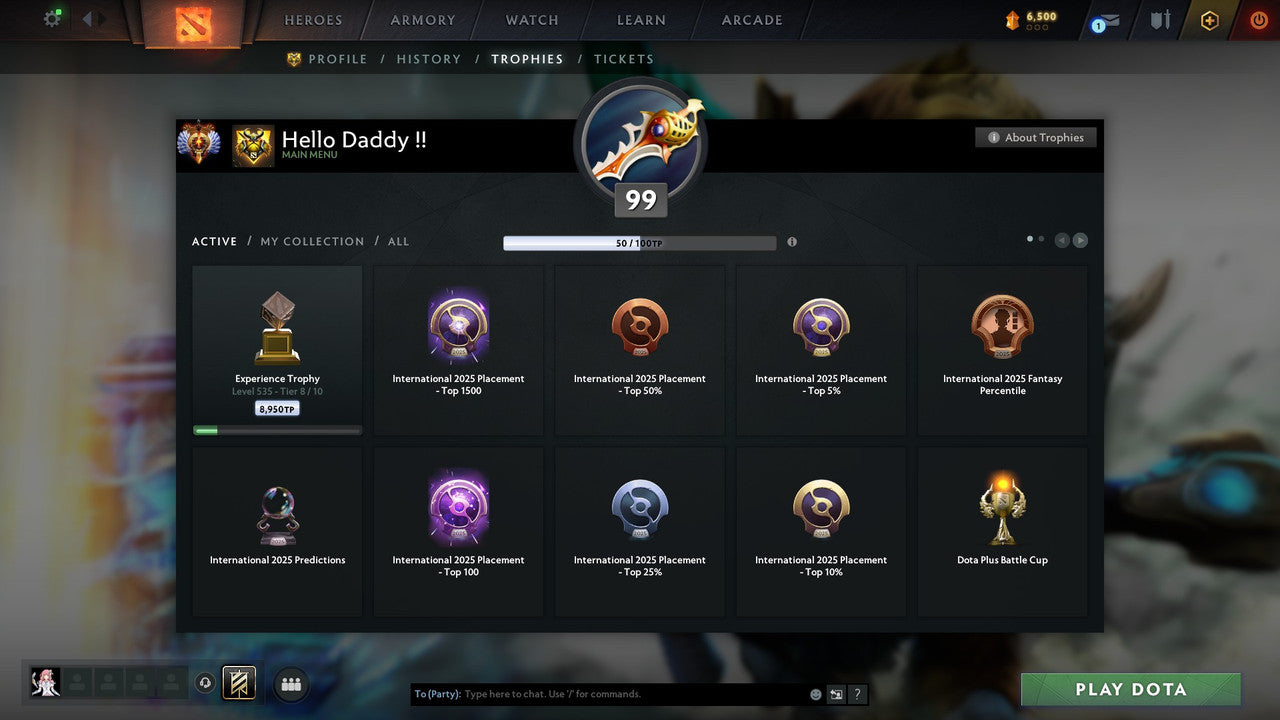
Task: Open the emoticon picker in chat
Action: click(x=816, y=694)
